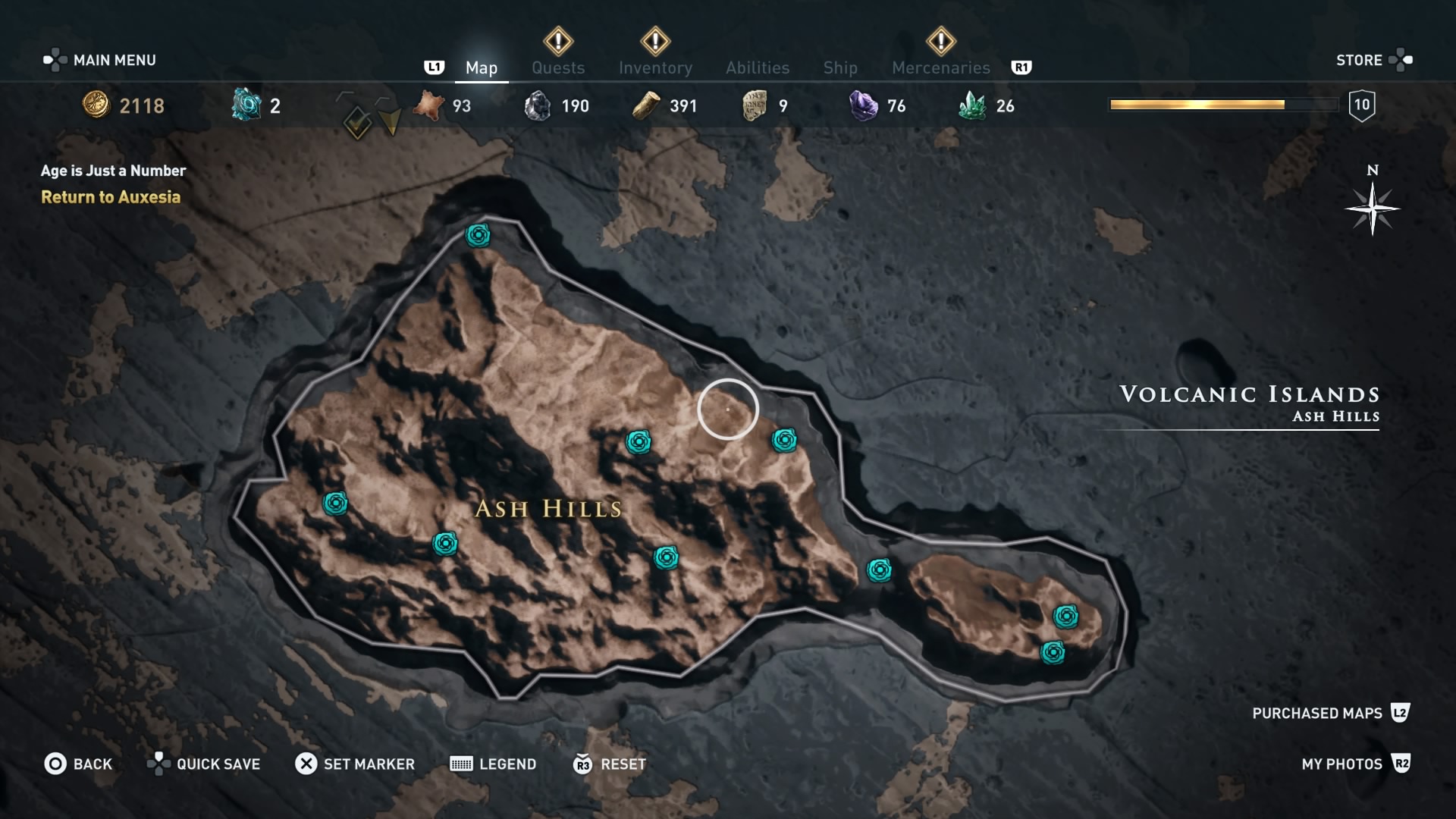The image size is (1456, 819).
Task: Switch to the Mercenaries tab
Action: (940, 67)
